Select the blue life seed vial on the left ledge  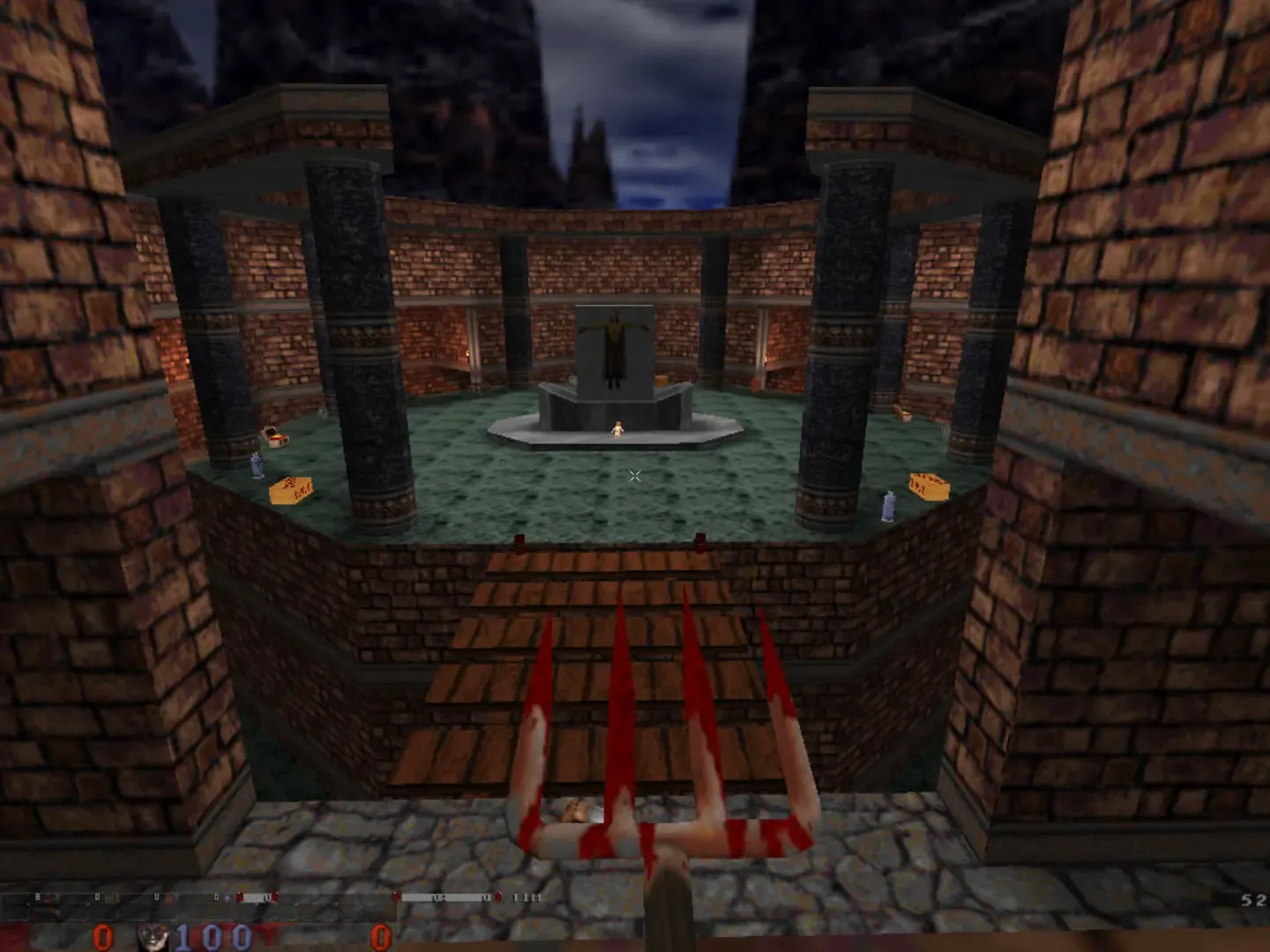pos(255,467)
